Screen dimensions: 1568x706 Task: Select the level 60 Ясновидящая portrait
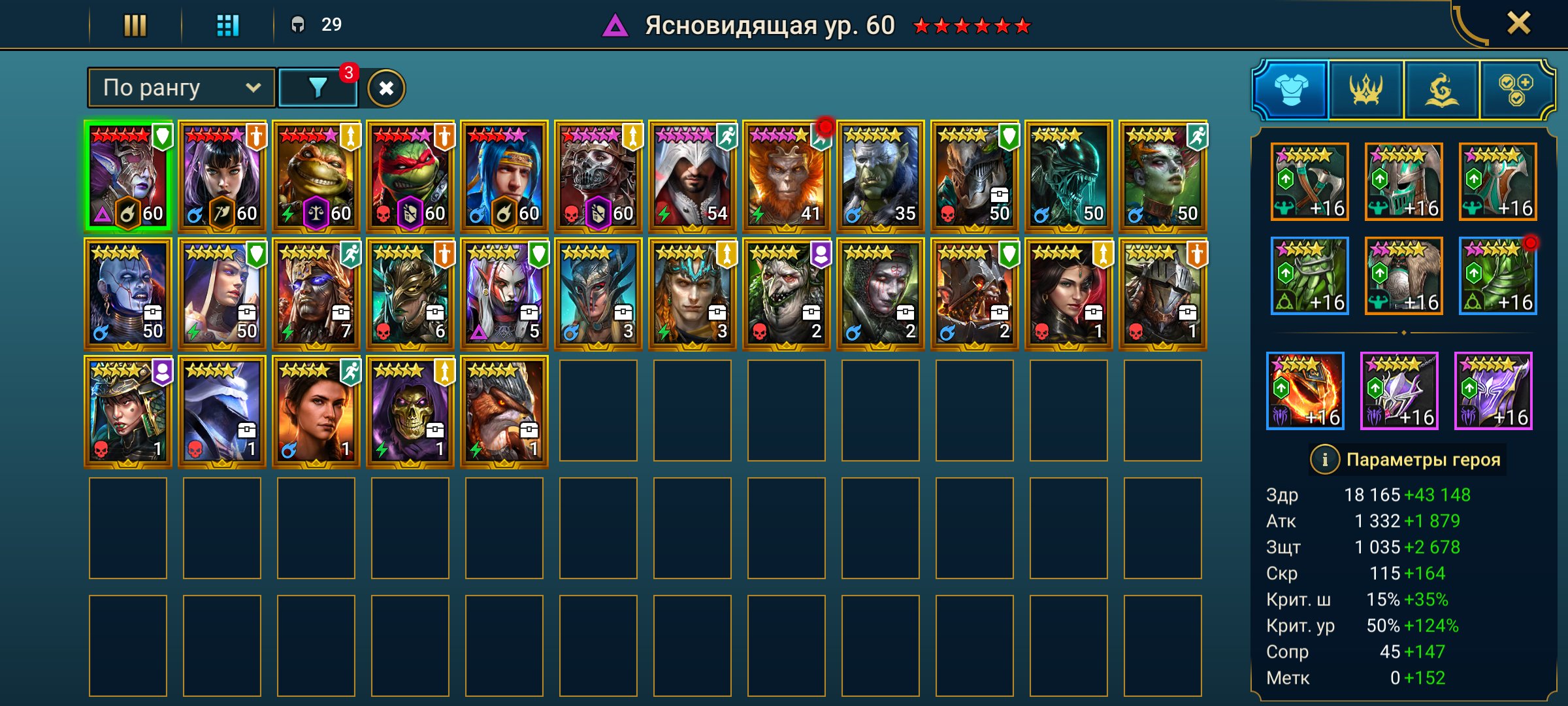pyautogui.click(x=128, y=173)
